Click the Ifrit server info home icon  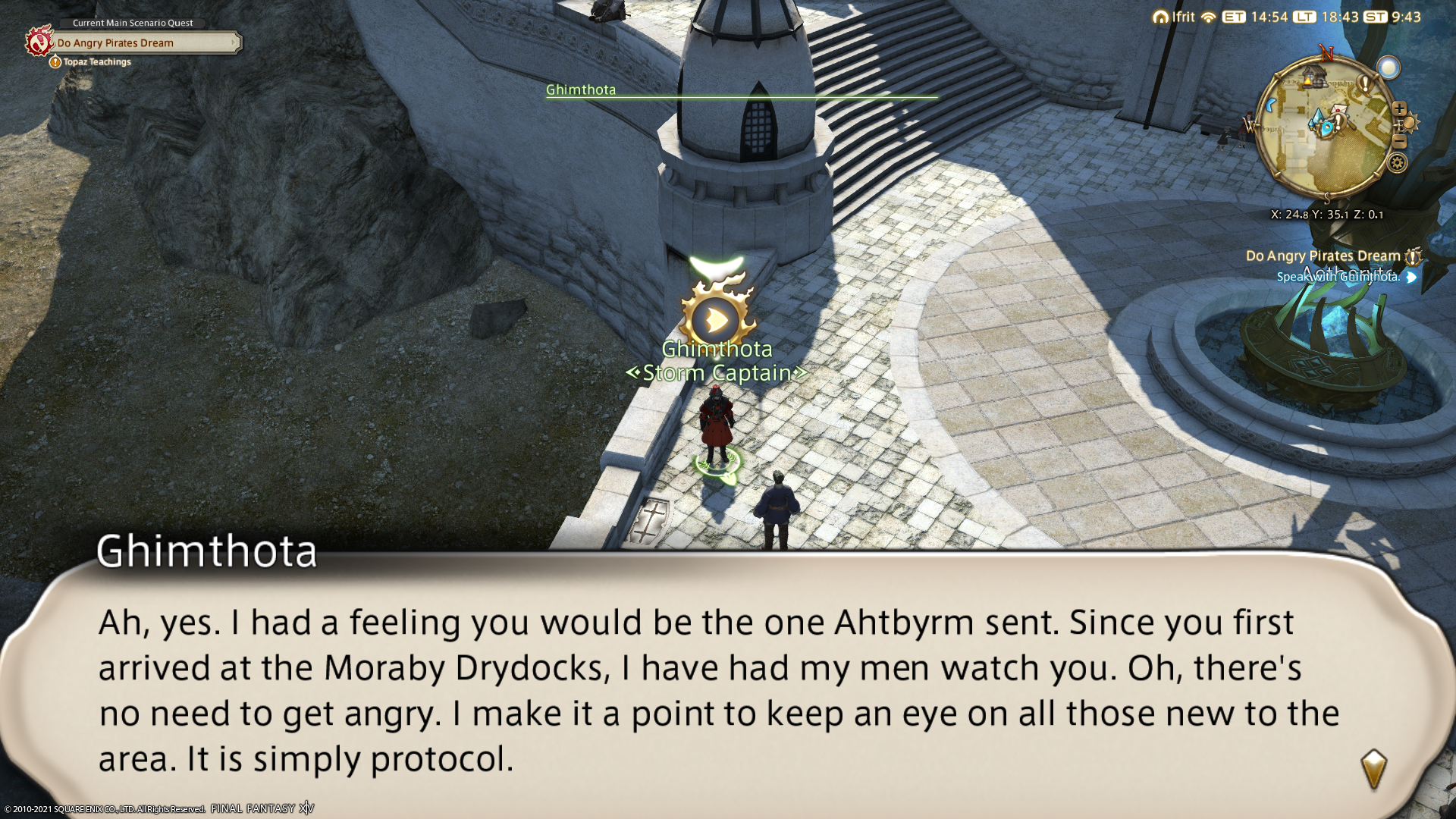tap(1159, 17)
